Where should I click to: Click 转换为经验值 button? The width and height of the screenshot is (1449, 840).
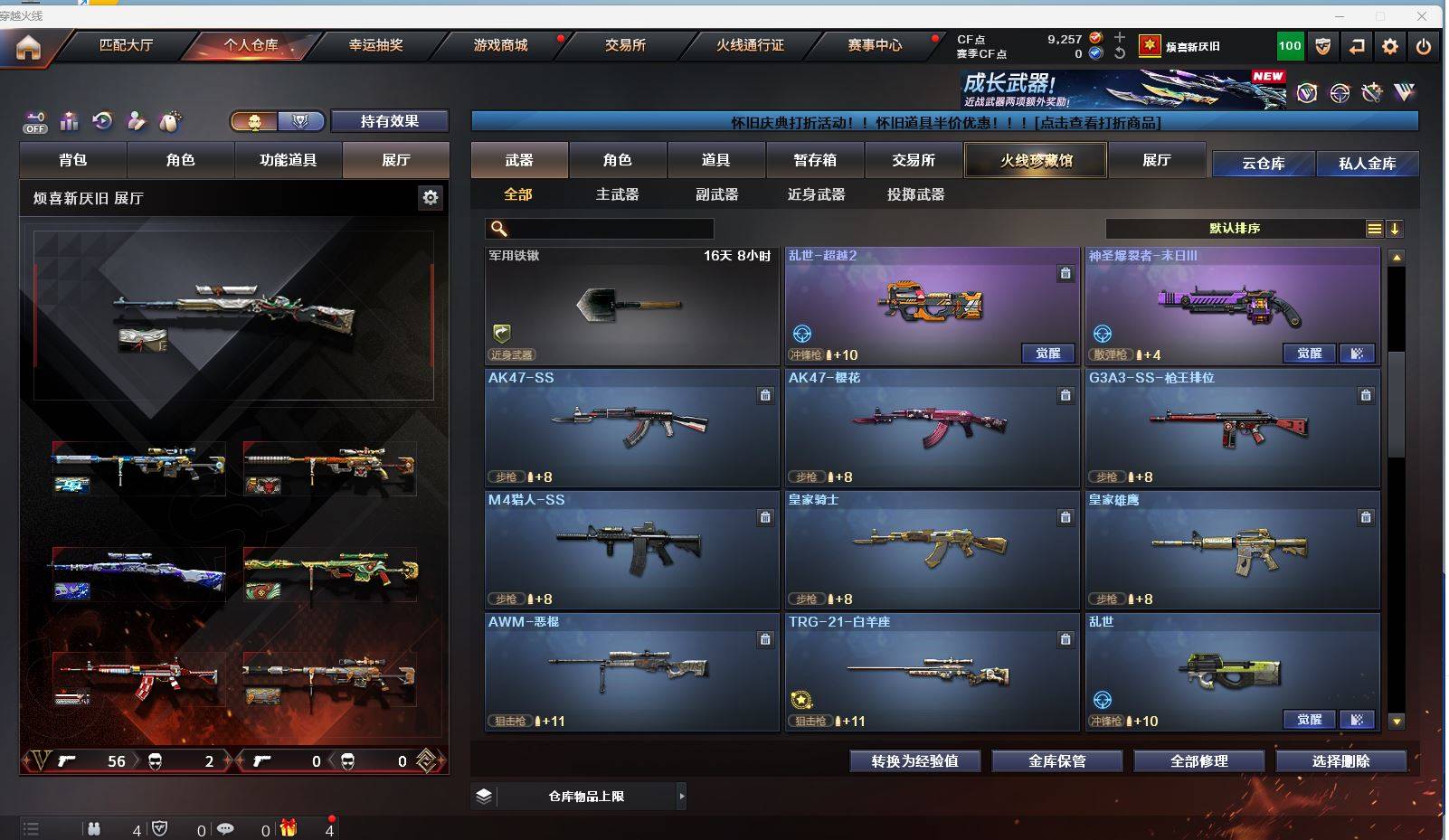click(914, 761)
